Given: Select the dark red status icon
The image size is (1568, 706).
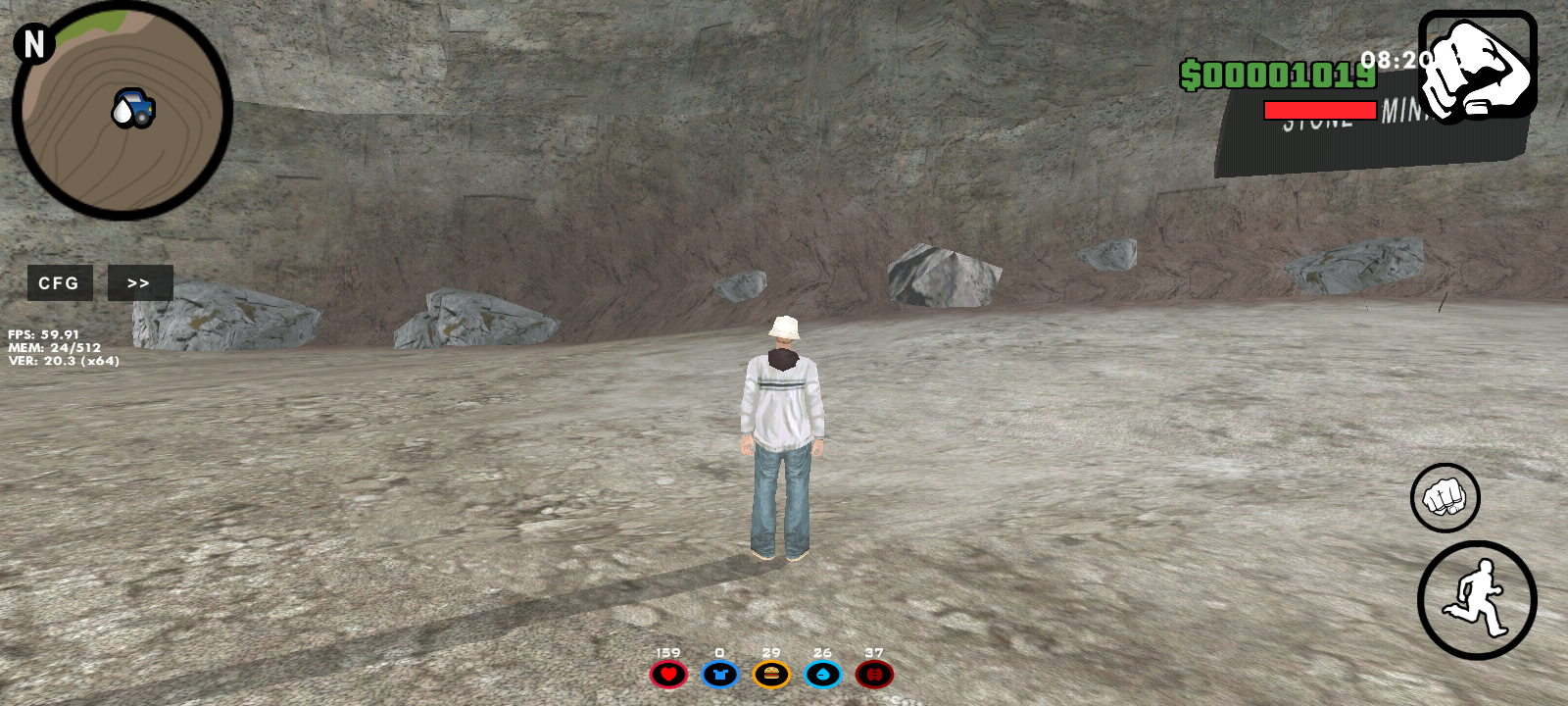Looking at the screenshot, I should 874,675.
